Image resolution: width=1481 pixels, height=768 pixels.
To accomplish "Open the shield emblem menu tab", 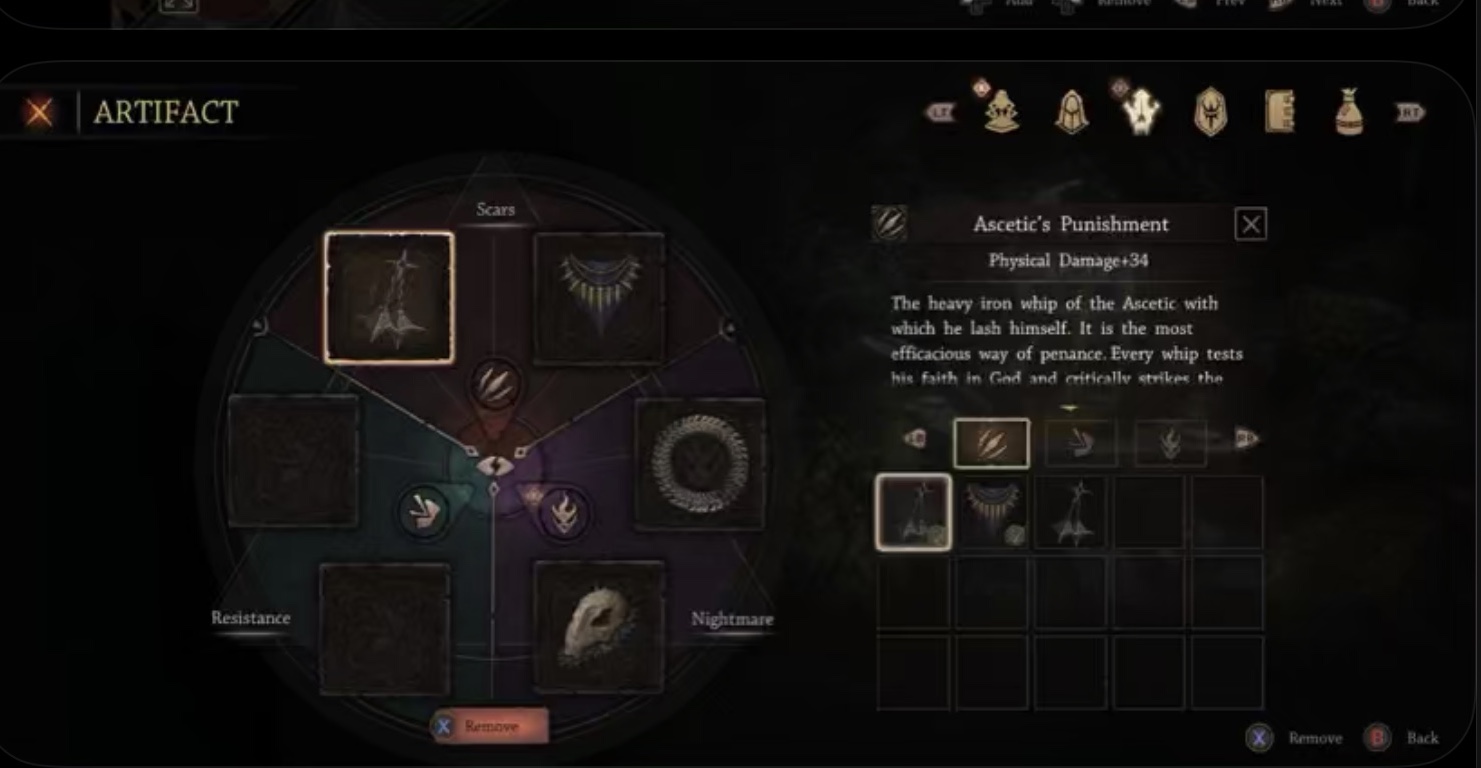I will coord(1210,112).
